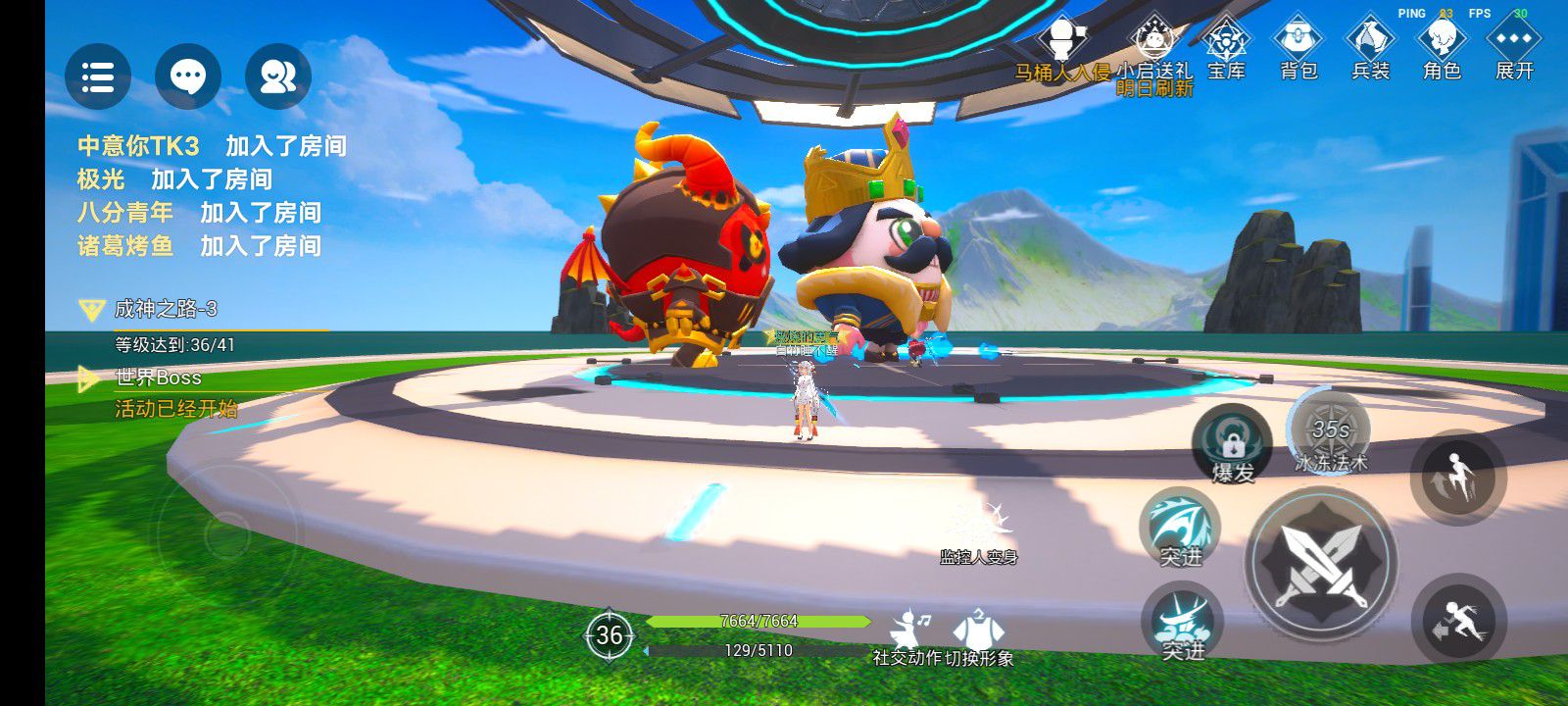Open the list menu button
Viewport: 1568px width, 706px height.
[x=98, y=76]
